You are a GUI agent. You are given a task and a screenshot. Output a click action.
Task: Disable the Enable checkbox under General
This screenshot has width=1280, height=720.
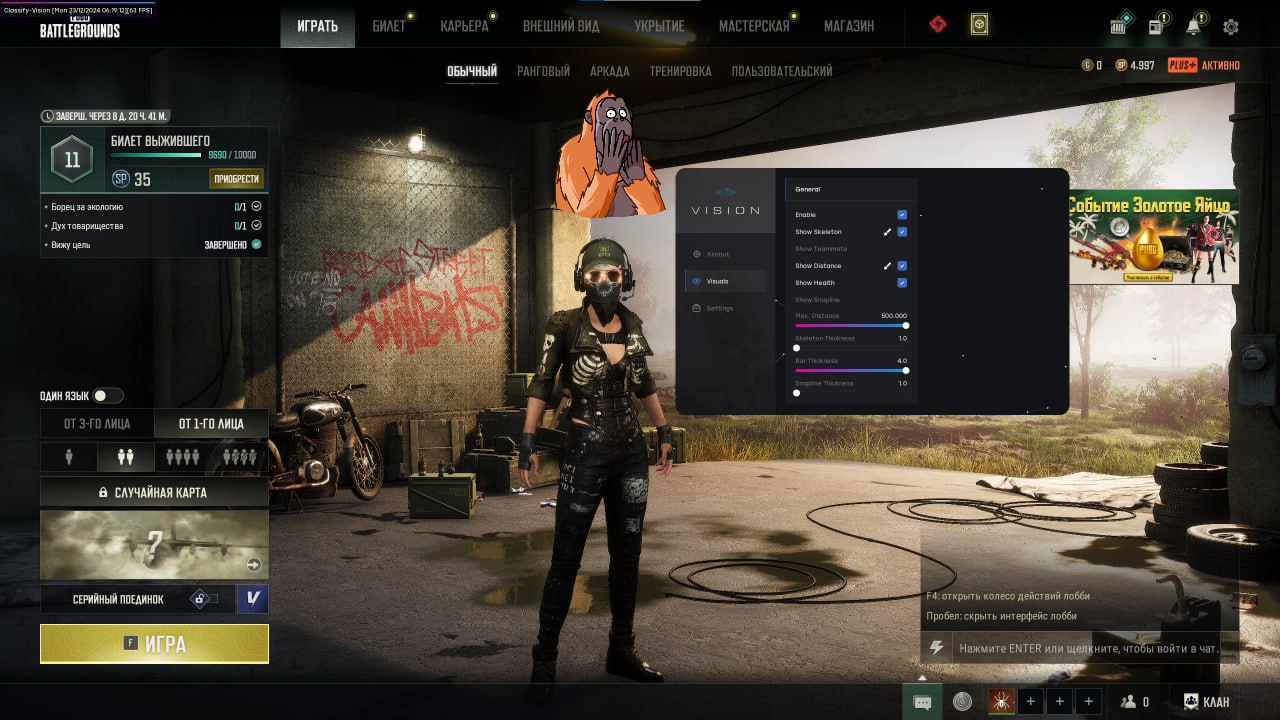click(902, 214)
